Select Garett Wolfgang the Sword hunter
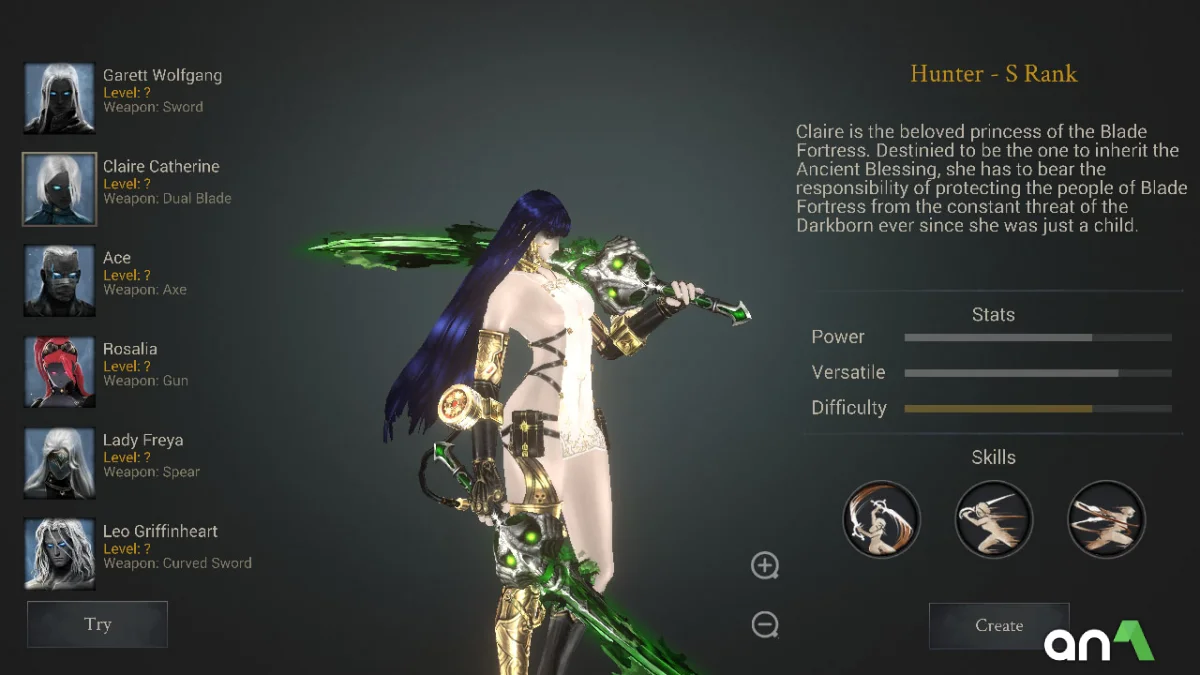Viewport: 1200px width, 675px height. [x=60, y=98]
